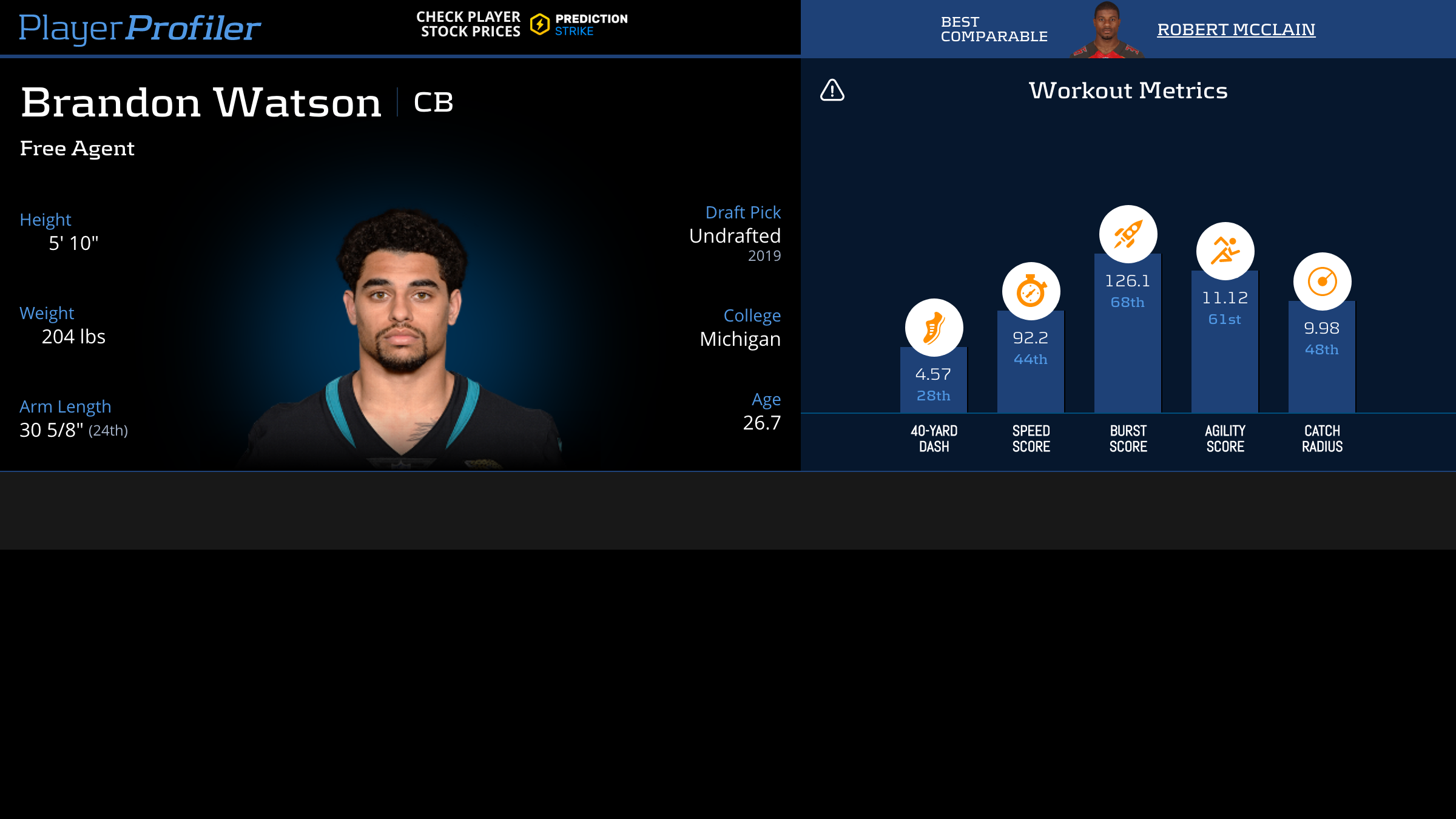Select the Speed Score stopwatch icon

pos(1031,291)
